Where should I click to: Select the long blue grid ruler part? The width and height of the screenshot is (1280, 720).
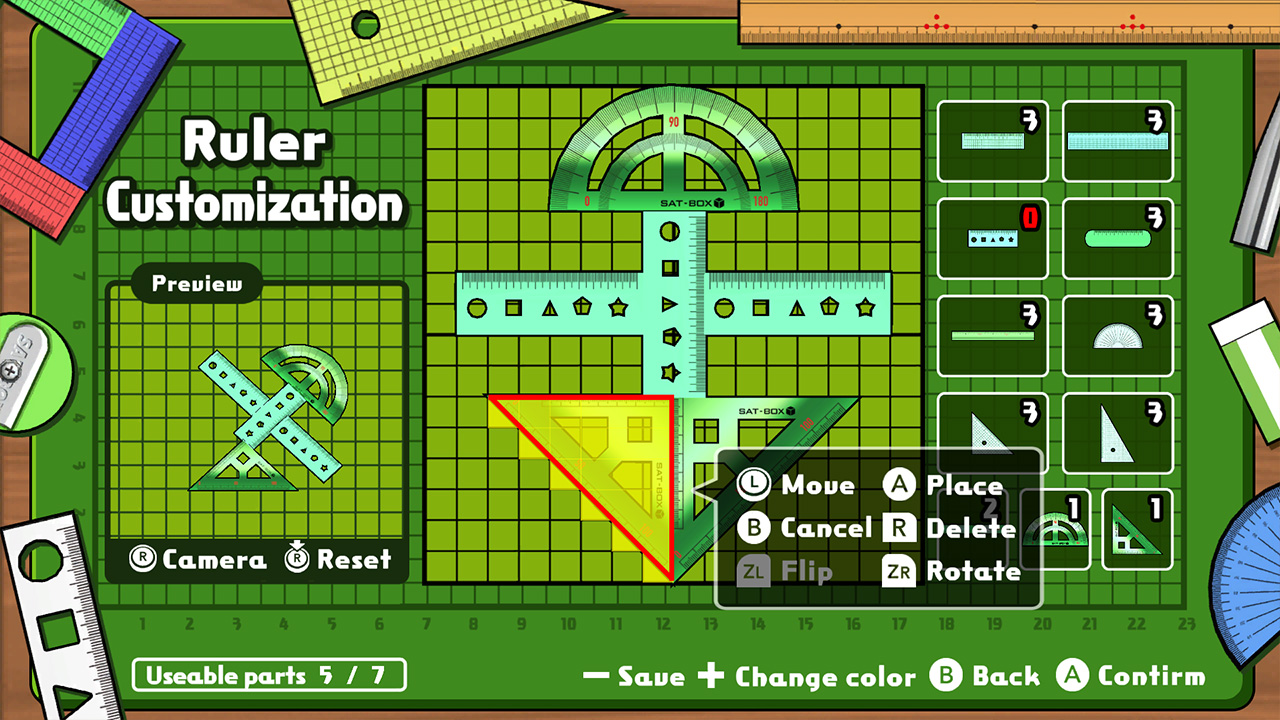pos(1117,140)
